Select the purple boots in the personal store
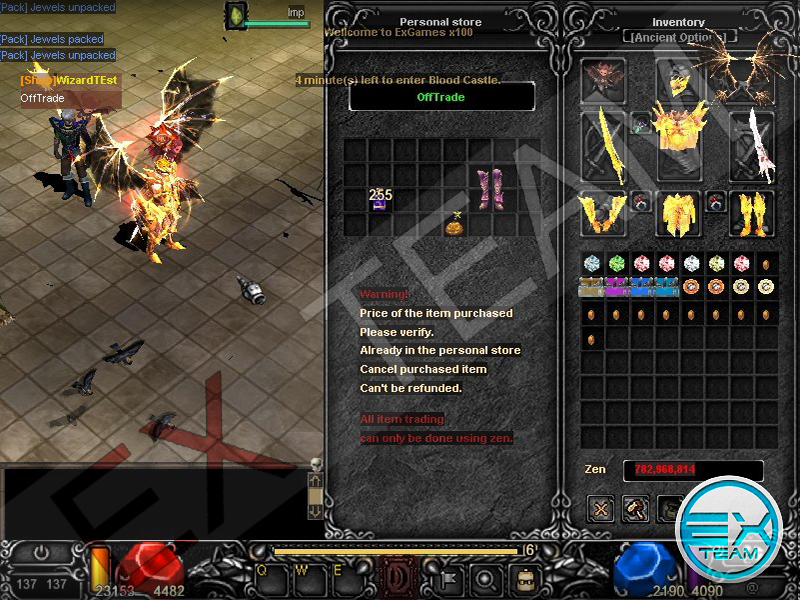This screenshot has width=800, height=600. coord(490,188)
